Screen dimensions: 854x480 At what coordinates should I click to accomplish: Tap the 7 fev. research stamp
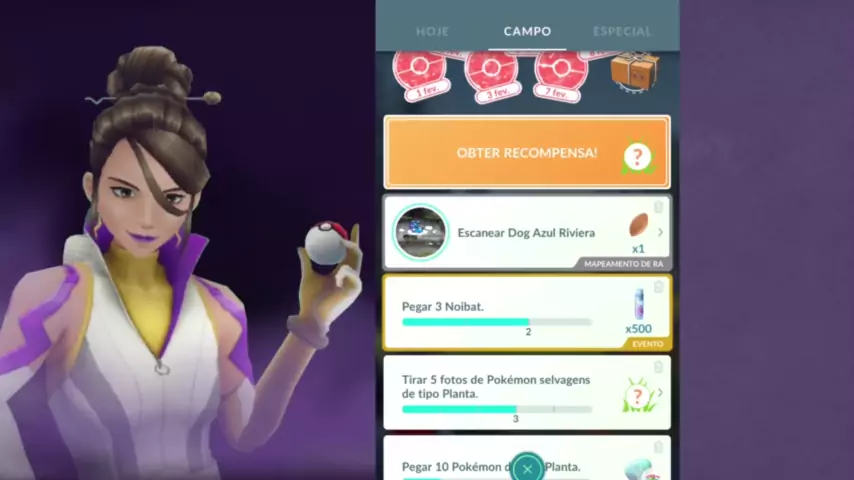coord(561,70)
